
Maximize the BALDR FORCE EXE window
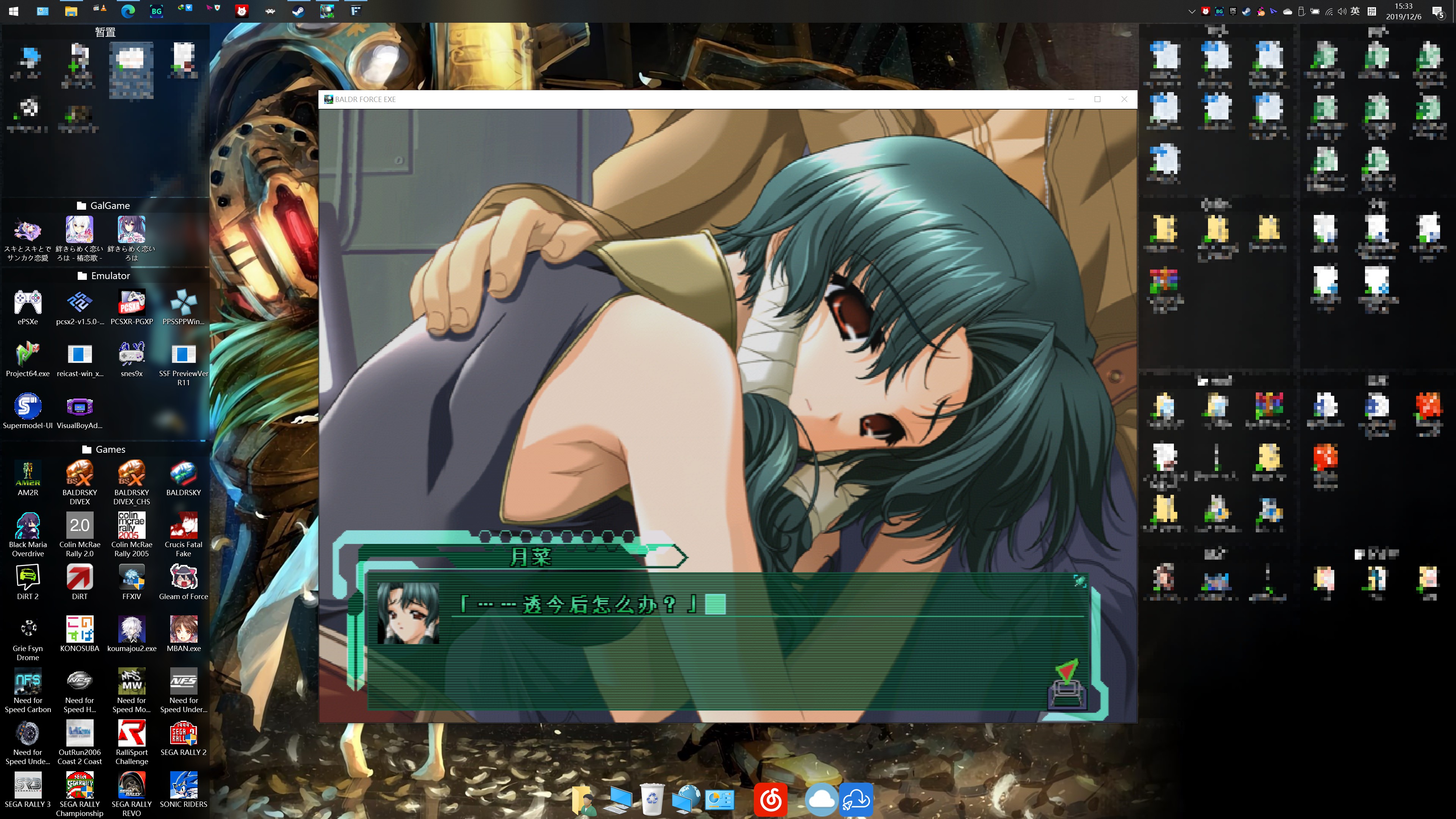[x=1098, y=99]
